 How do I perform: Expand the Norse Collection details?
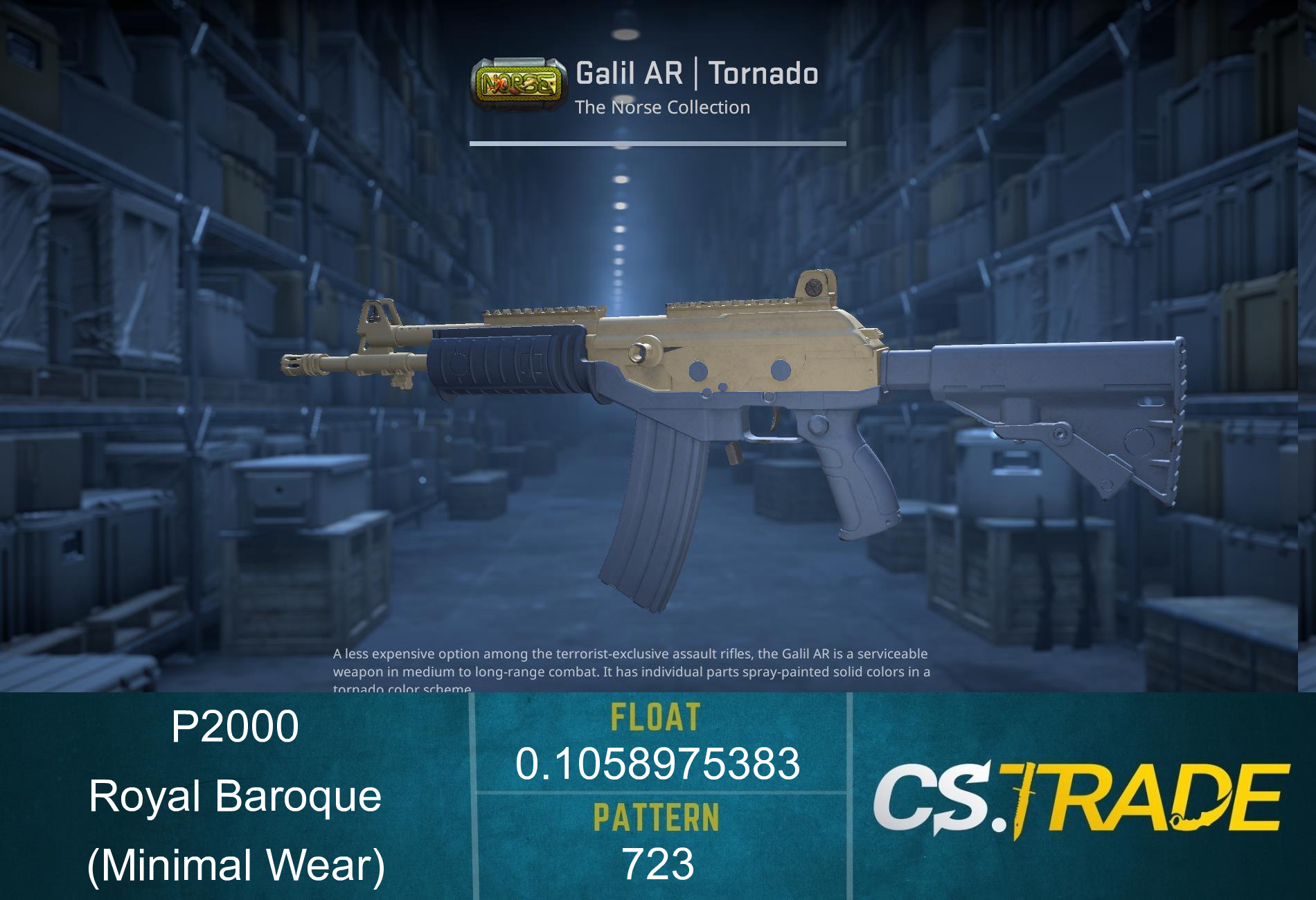point(665,107)
